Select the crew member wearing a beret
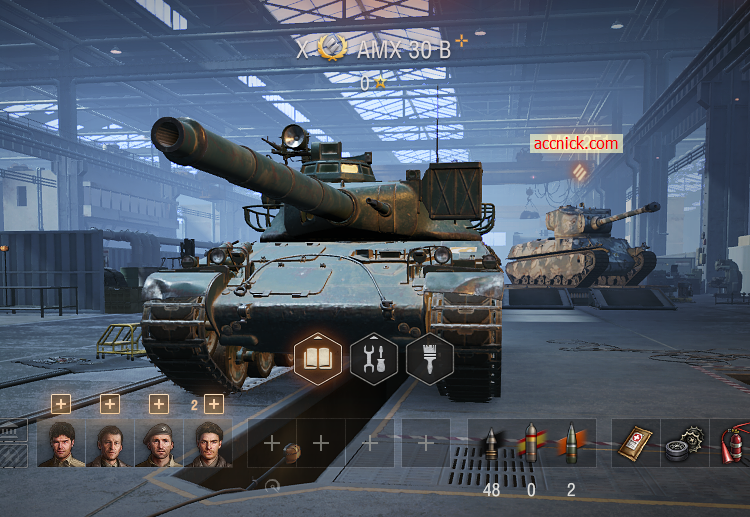This screenshot has height=517, width=750. tap(158, 443)
